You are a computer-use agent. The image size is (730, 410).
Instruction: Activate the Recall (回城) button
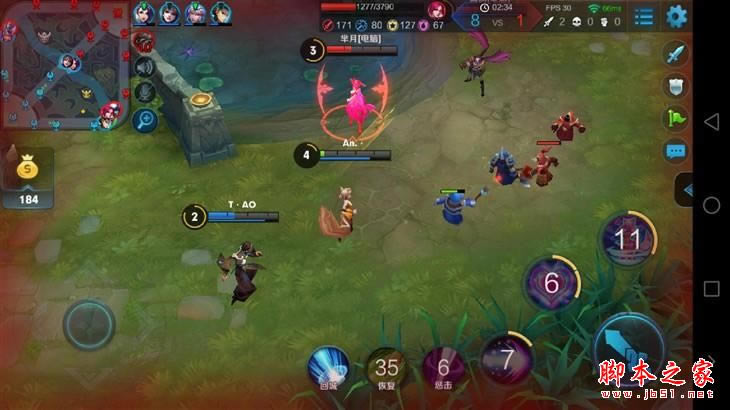[x=328, y=367]
